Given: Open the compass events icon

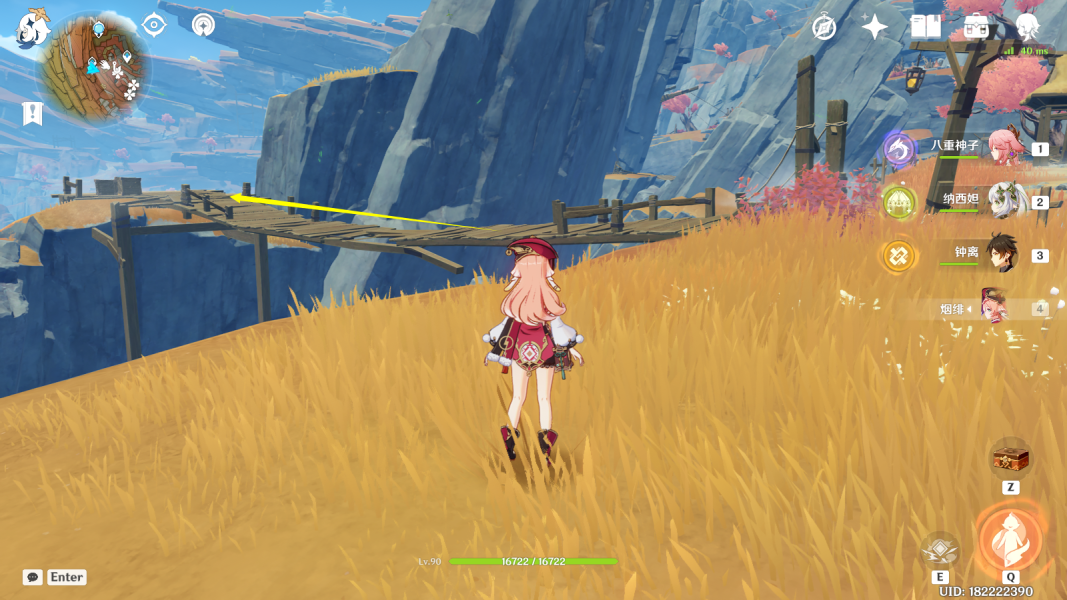Looking at the screenshot, I should [x=824, y=27].
